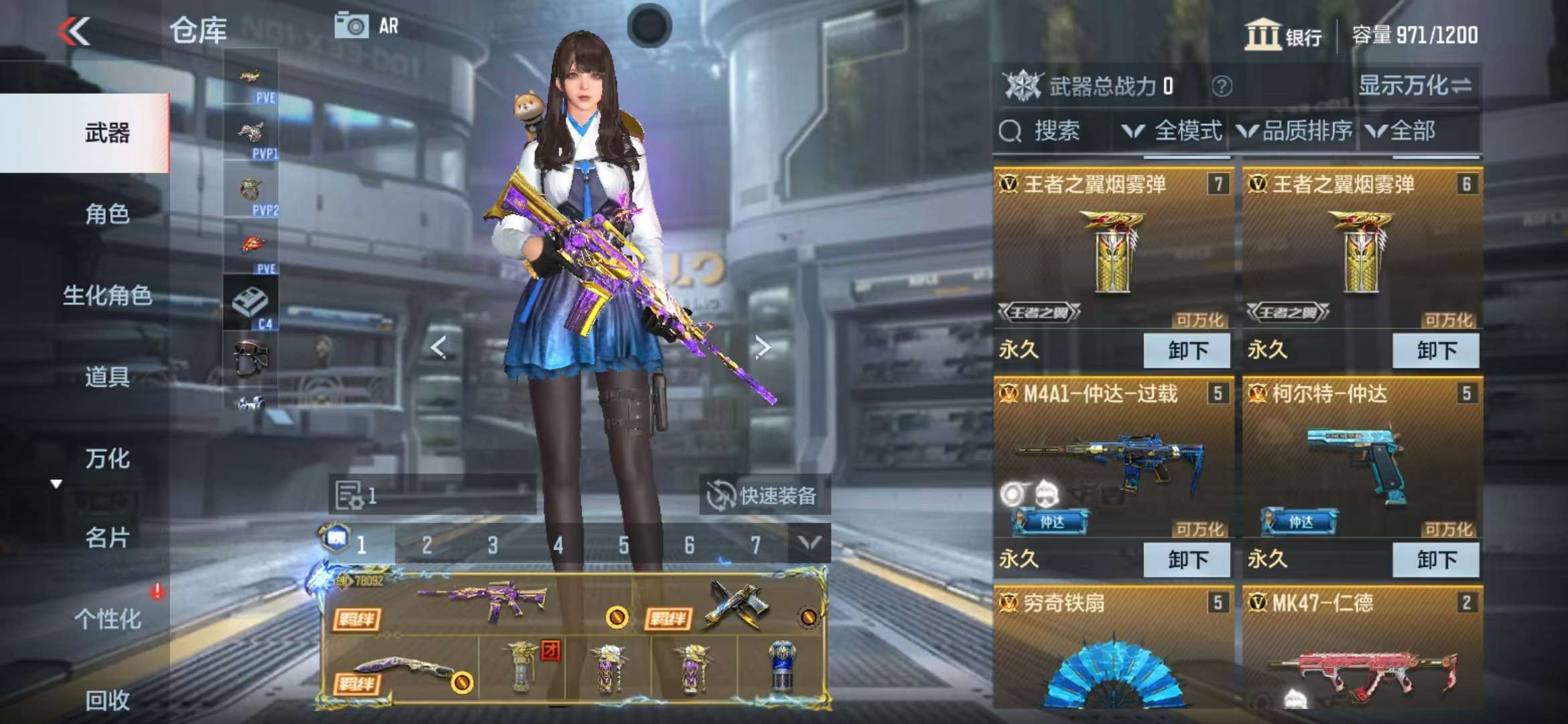Open the 银行 bank
Image resolution: width=1568 pixels, height=724 pixels.
click(1283, 35)
